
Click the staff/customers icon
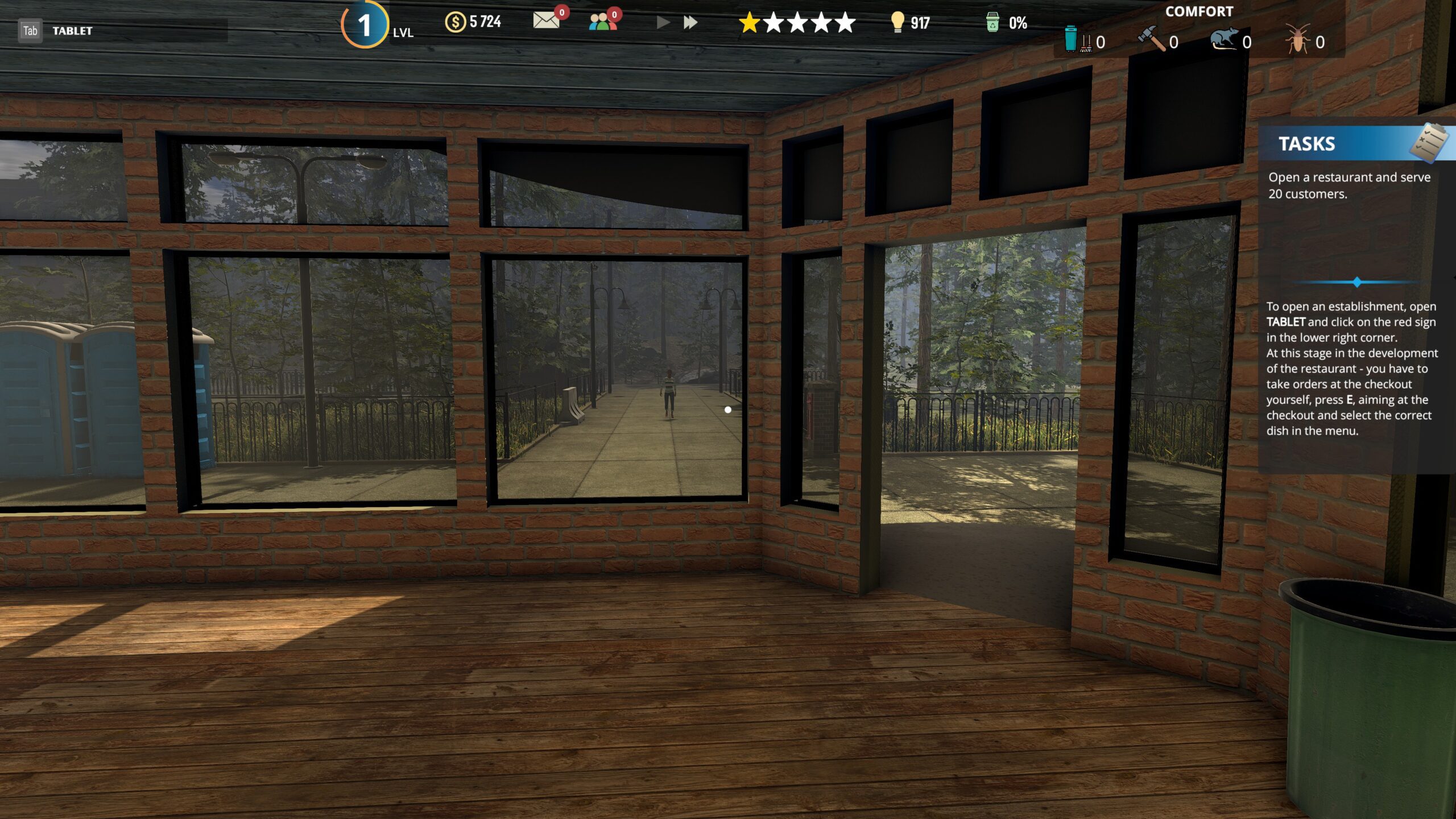601,23
